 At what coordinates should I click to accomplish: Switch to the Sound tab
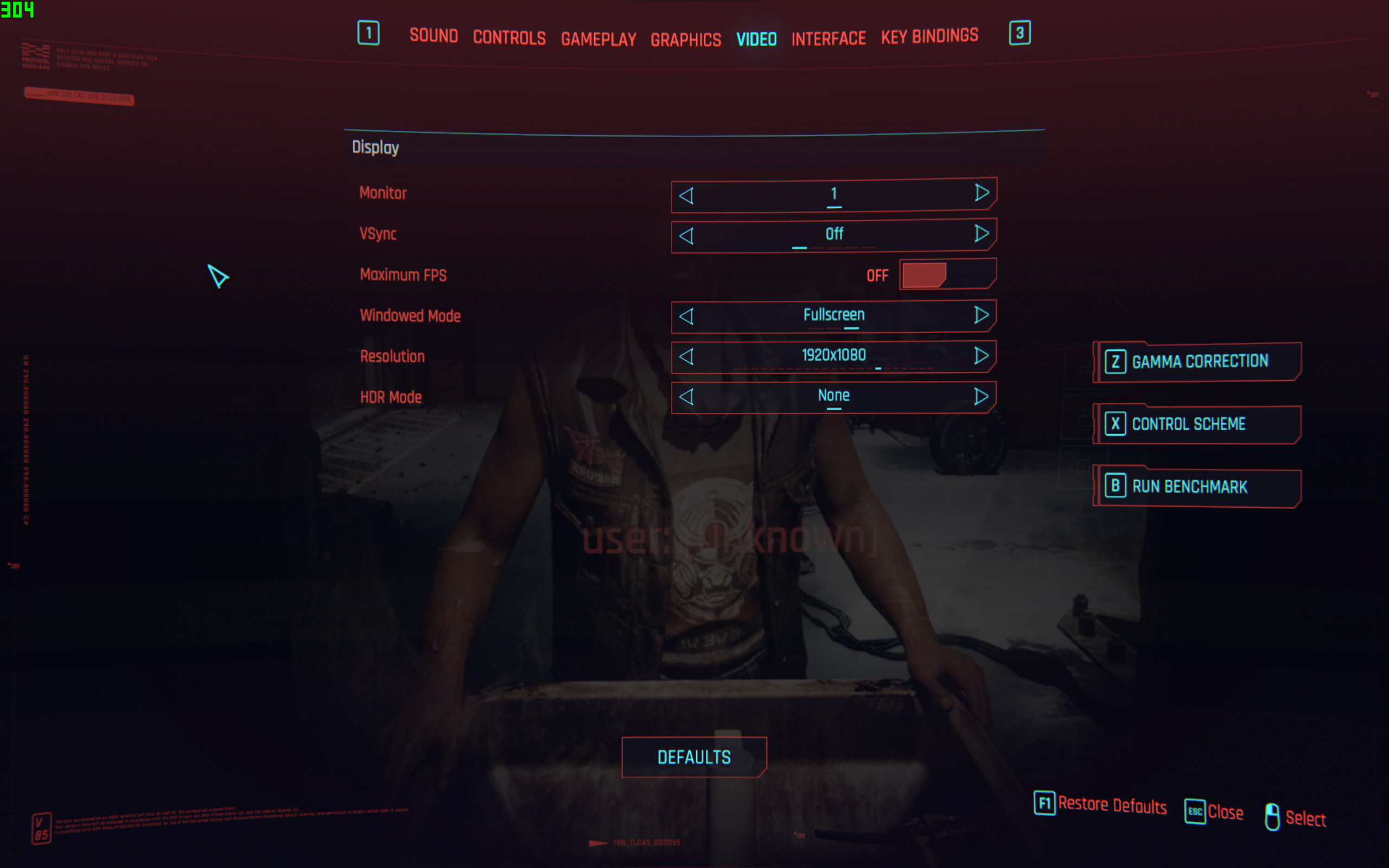coord(434,36)
